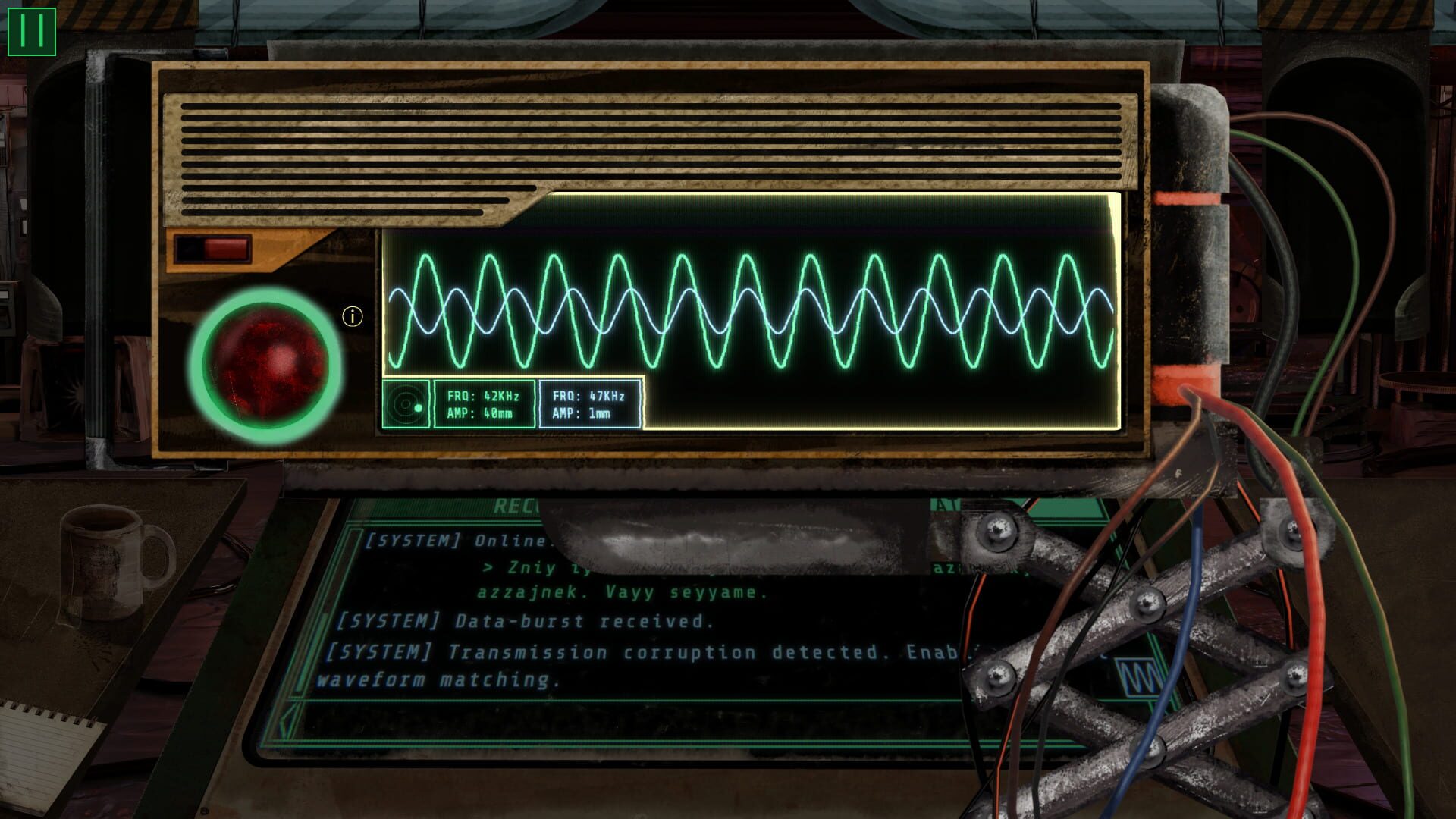Select the blue FRQ 47KHz readout panel

pyautogui.click(x=590, y=403)
